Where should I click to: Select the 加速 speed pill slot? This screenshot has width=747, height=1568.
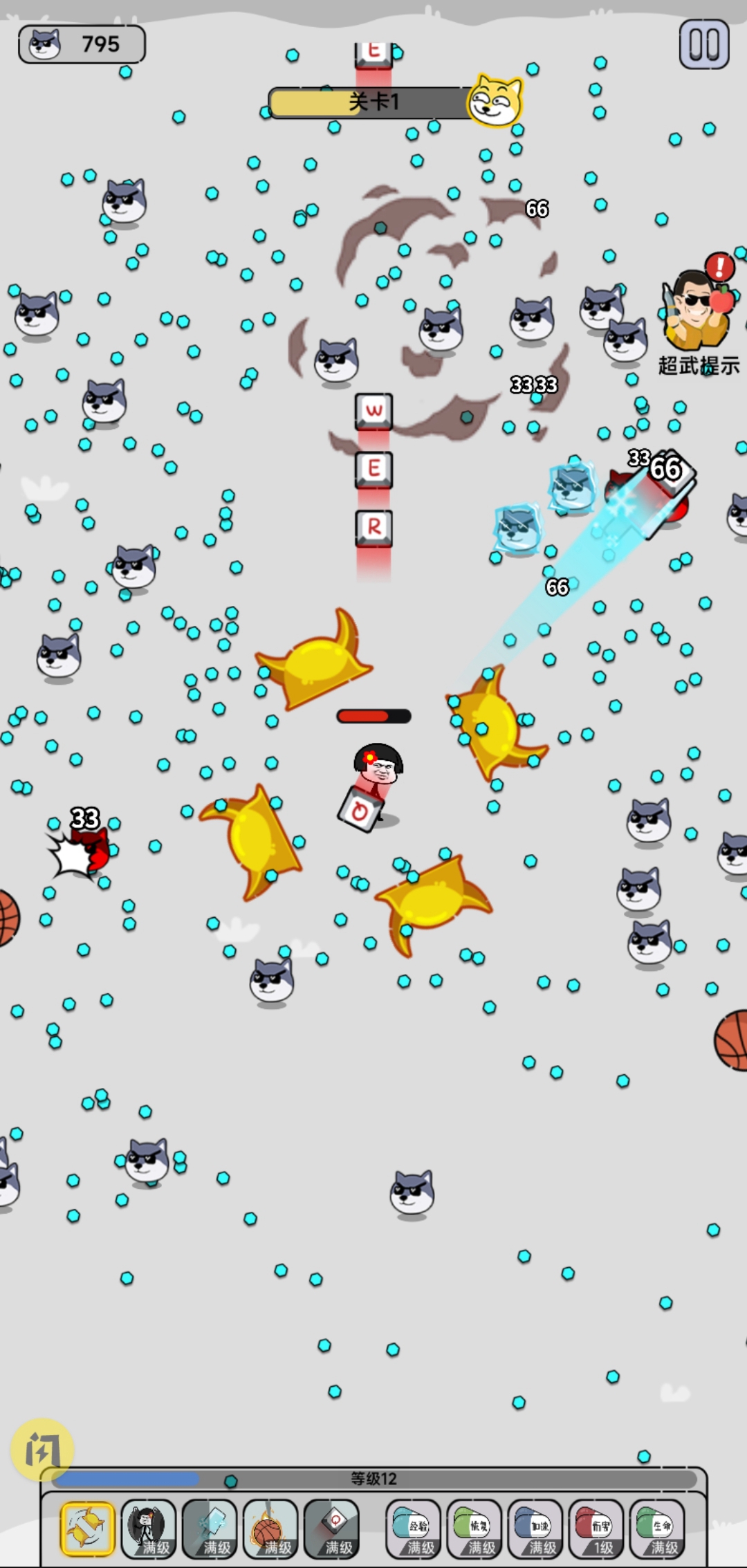(x=535, y=1529)
